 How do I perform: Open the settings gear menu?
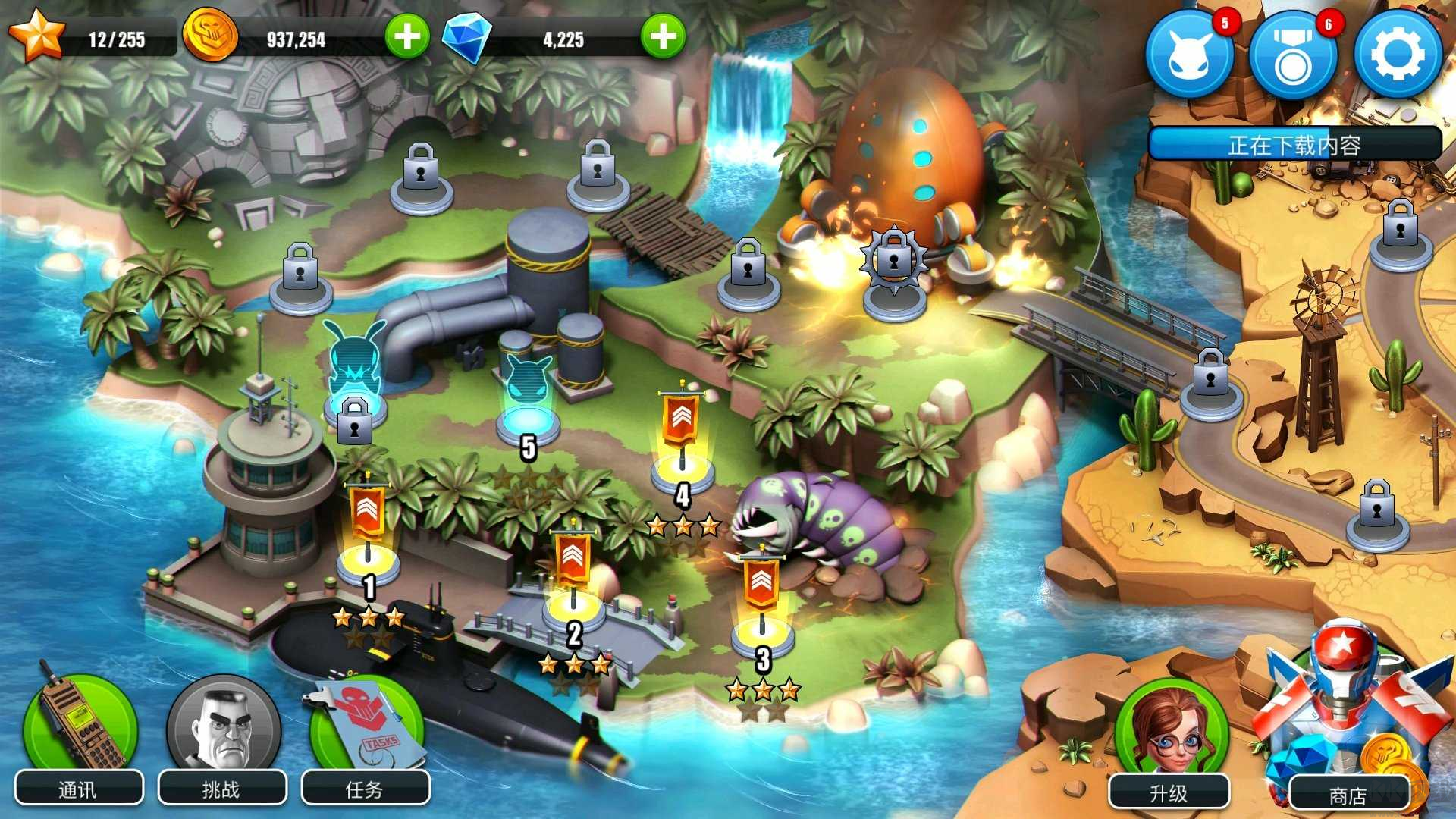coord(1398,55)
